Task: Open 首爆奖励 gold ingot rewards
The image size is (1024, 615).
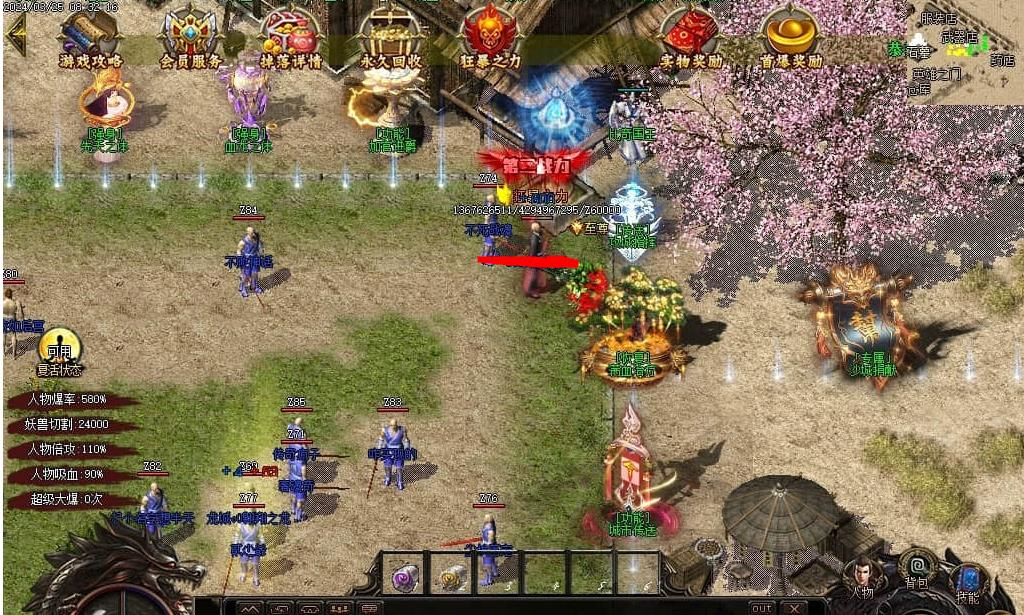Action: tap(790, 36)
